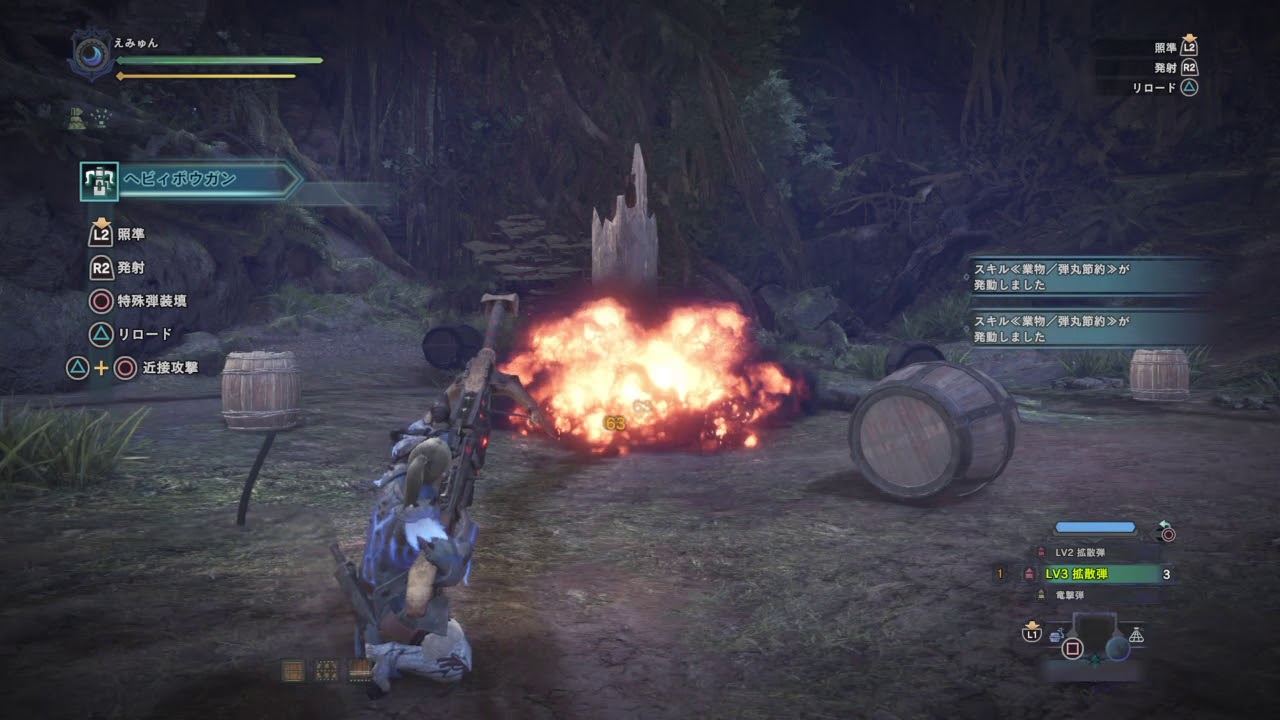Switch to the 竜撃弾 ammo entry
Screen dimensions: 1280x720
(1070, 594)
